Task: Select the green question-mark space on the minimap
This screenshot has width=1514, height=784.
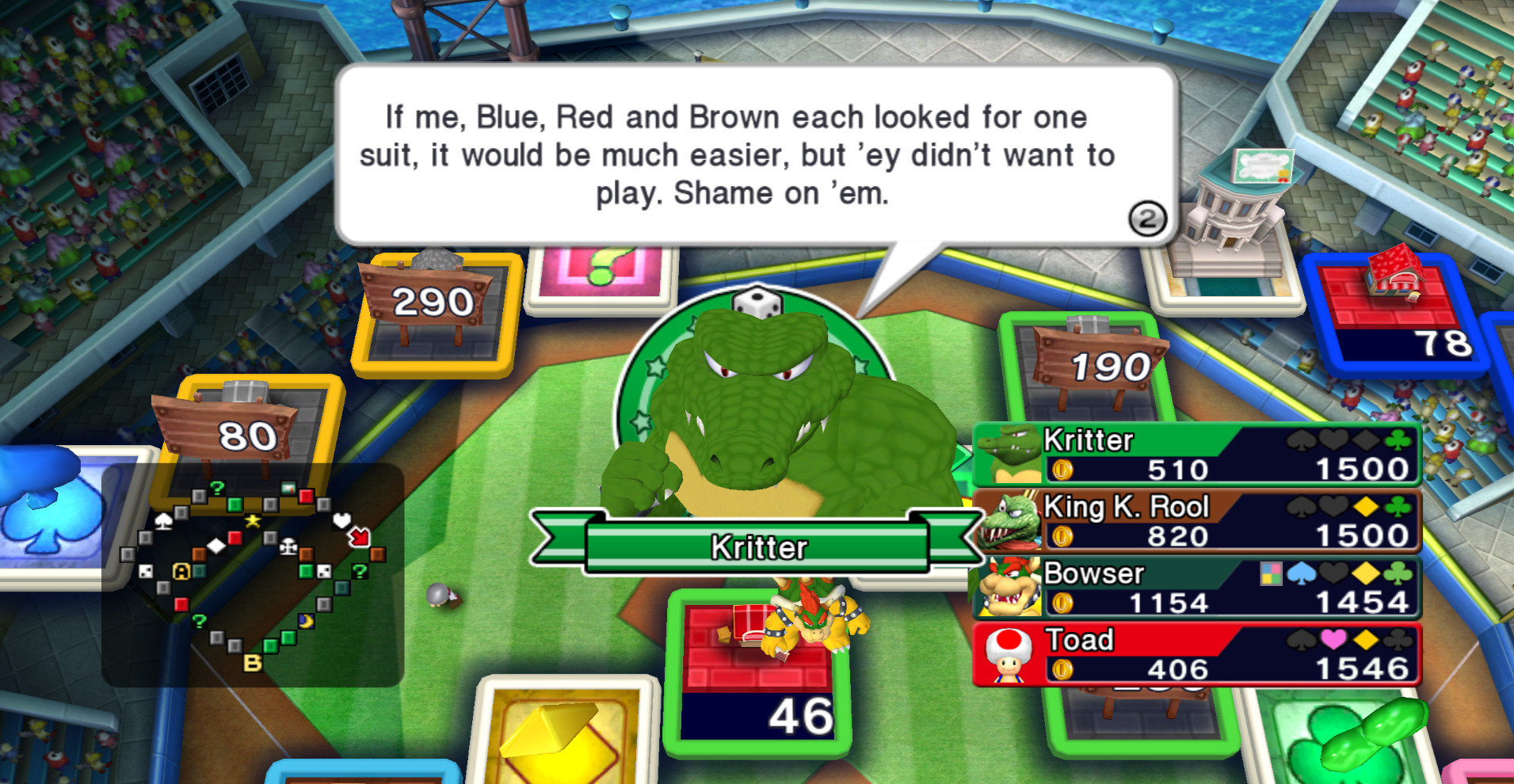Action: click(x=216, y=488)
